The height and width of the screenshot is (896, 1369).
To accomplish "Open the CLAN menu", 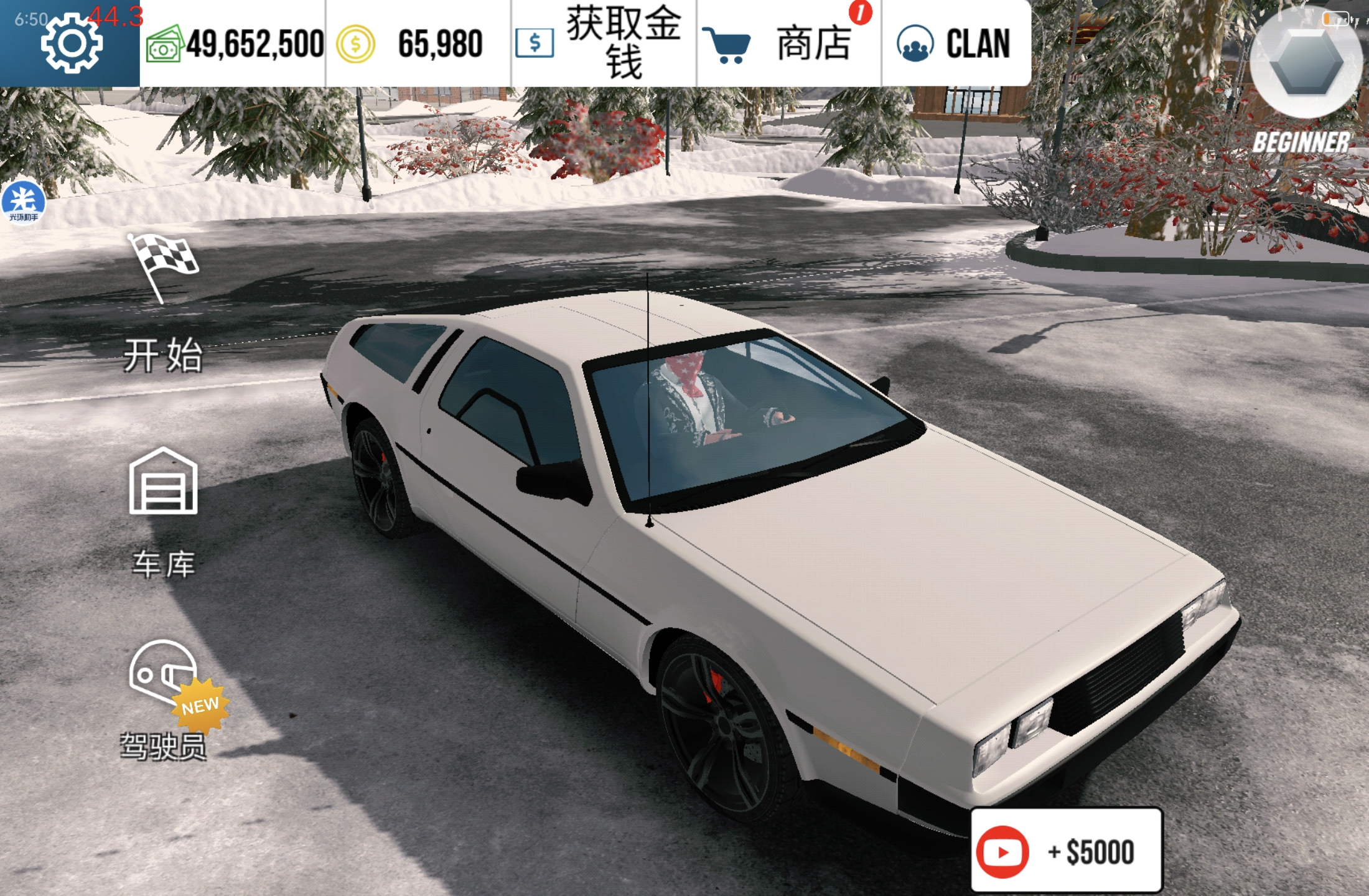I will click(955, 44).
